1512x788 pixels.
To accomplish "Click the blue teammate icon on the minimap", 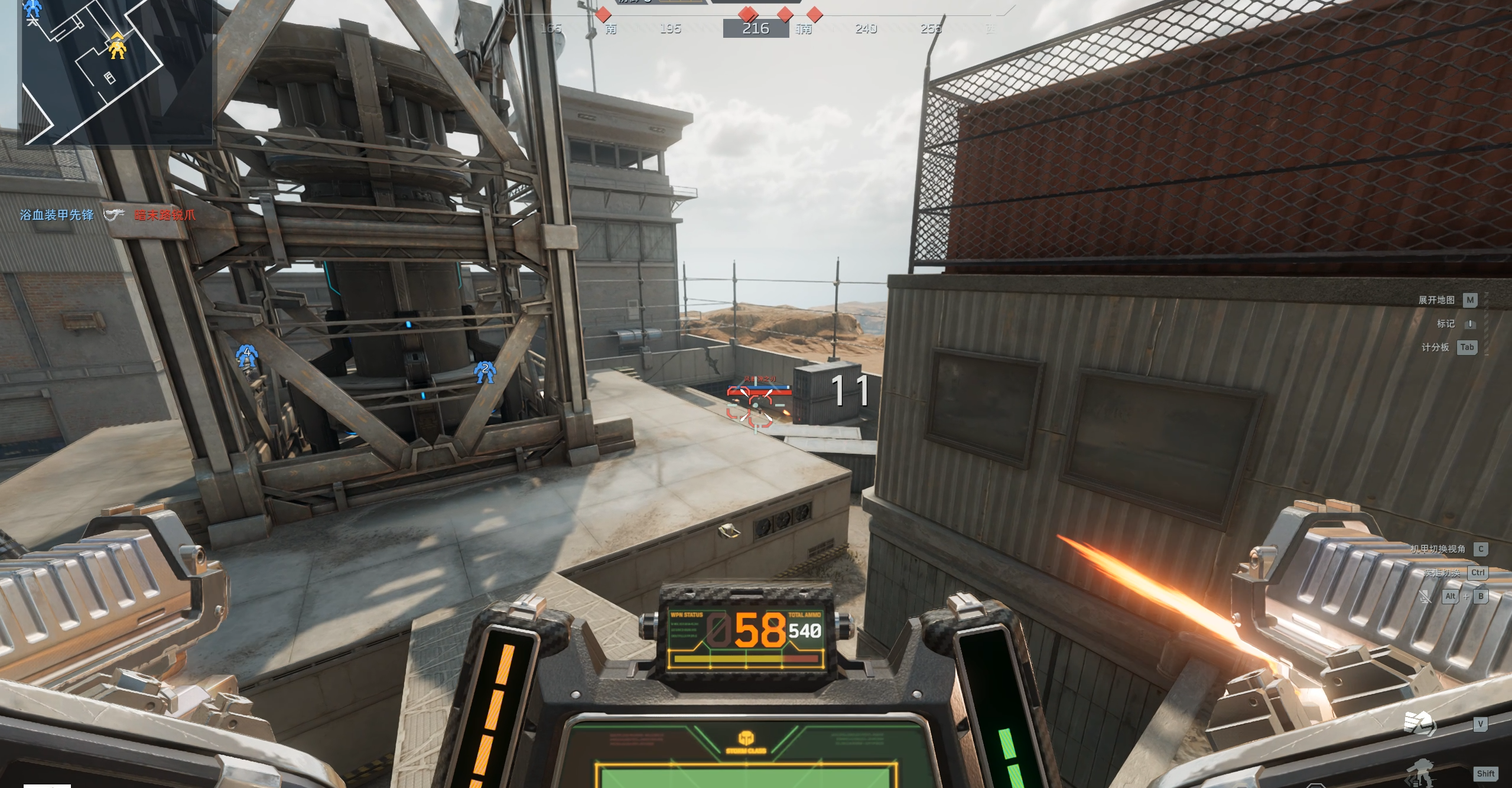I will click(x=34, y=8).
